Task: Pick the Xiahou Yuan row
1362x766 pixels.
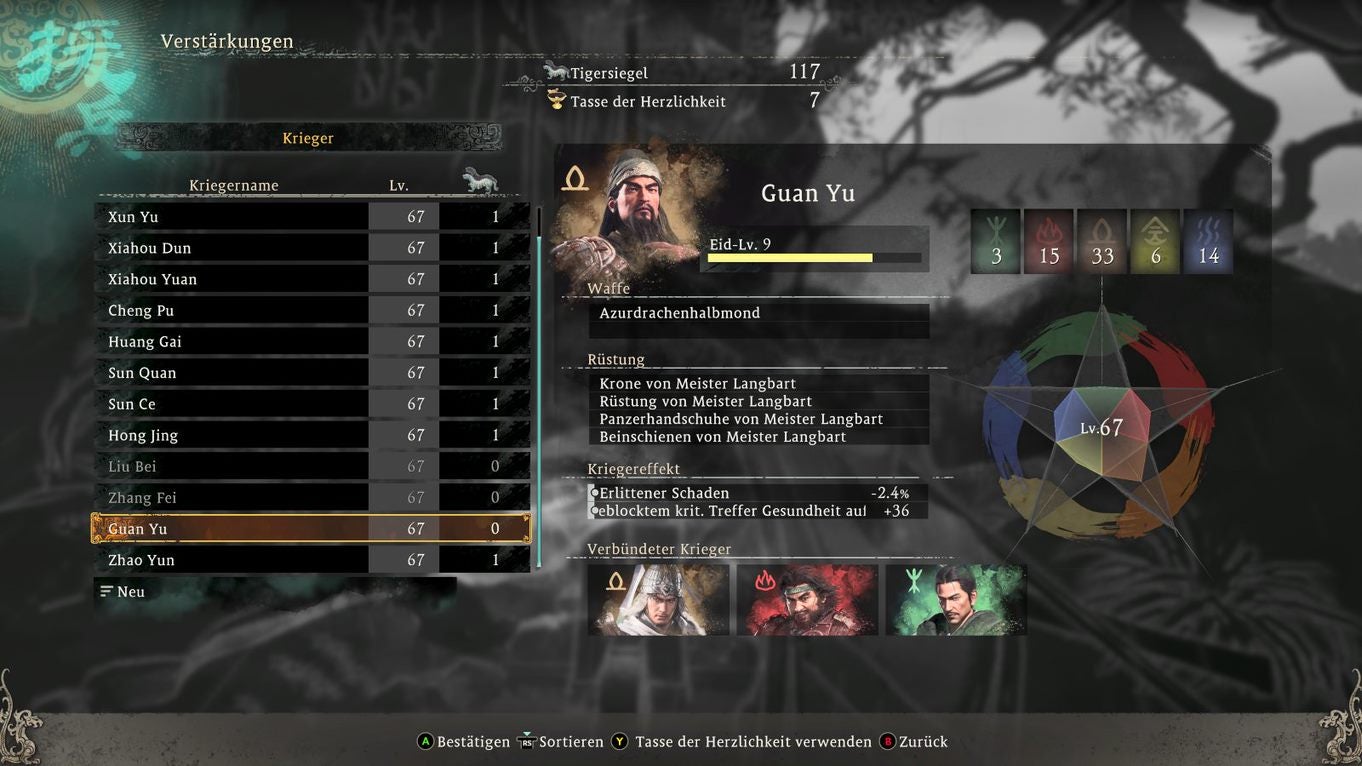Action: (312, 279)
